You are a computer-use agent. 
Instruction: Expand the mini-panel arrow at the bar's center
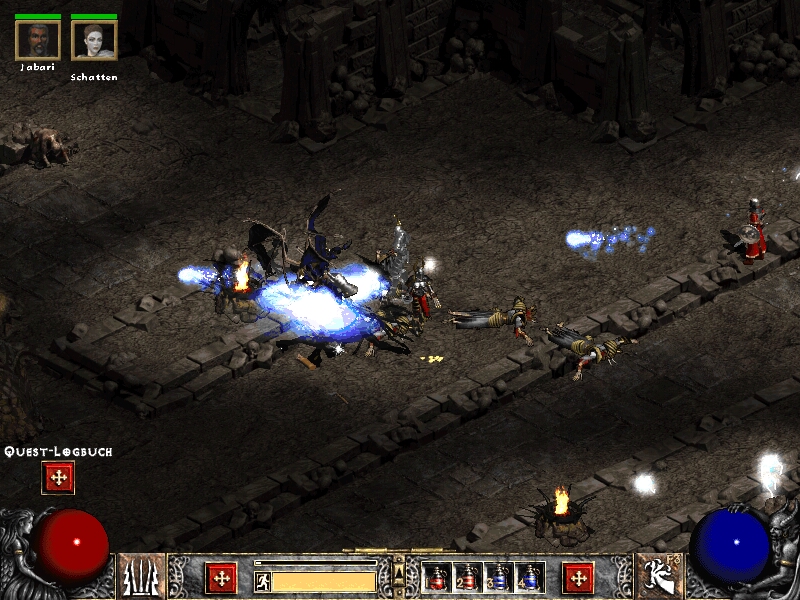click(x=399, y=572)
